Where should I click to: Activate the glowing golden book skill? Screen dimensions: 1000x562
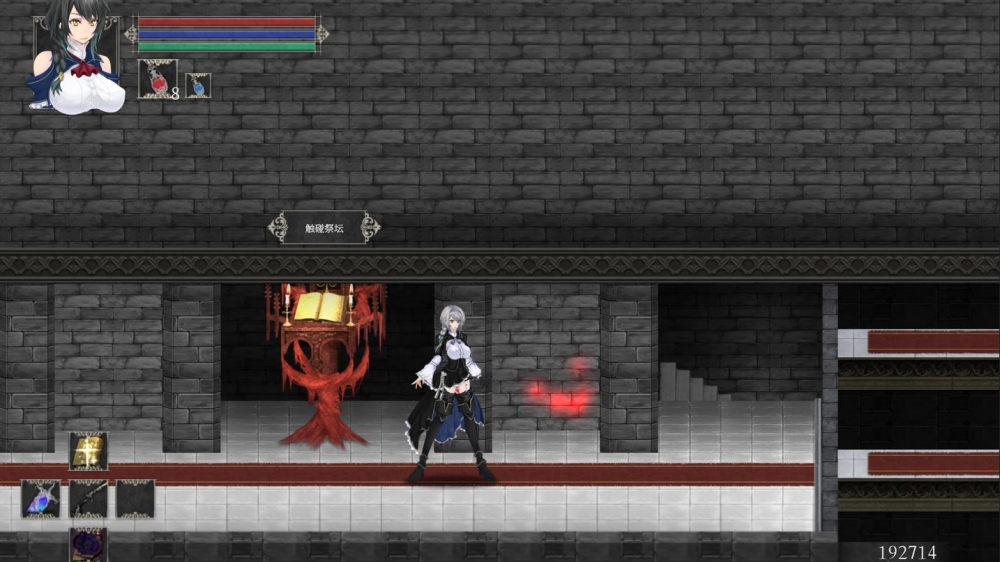pos(88,451)
